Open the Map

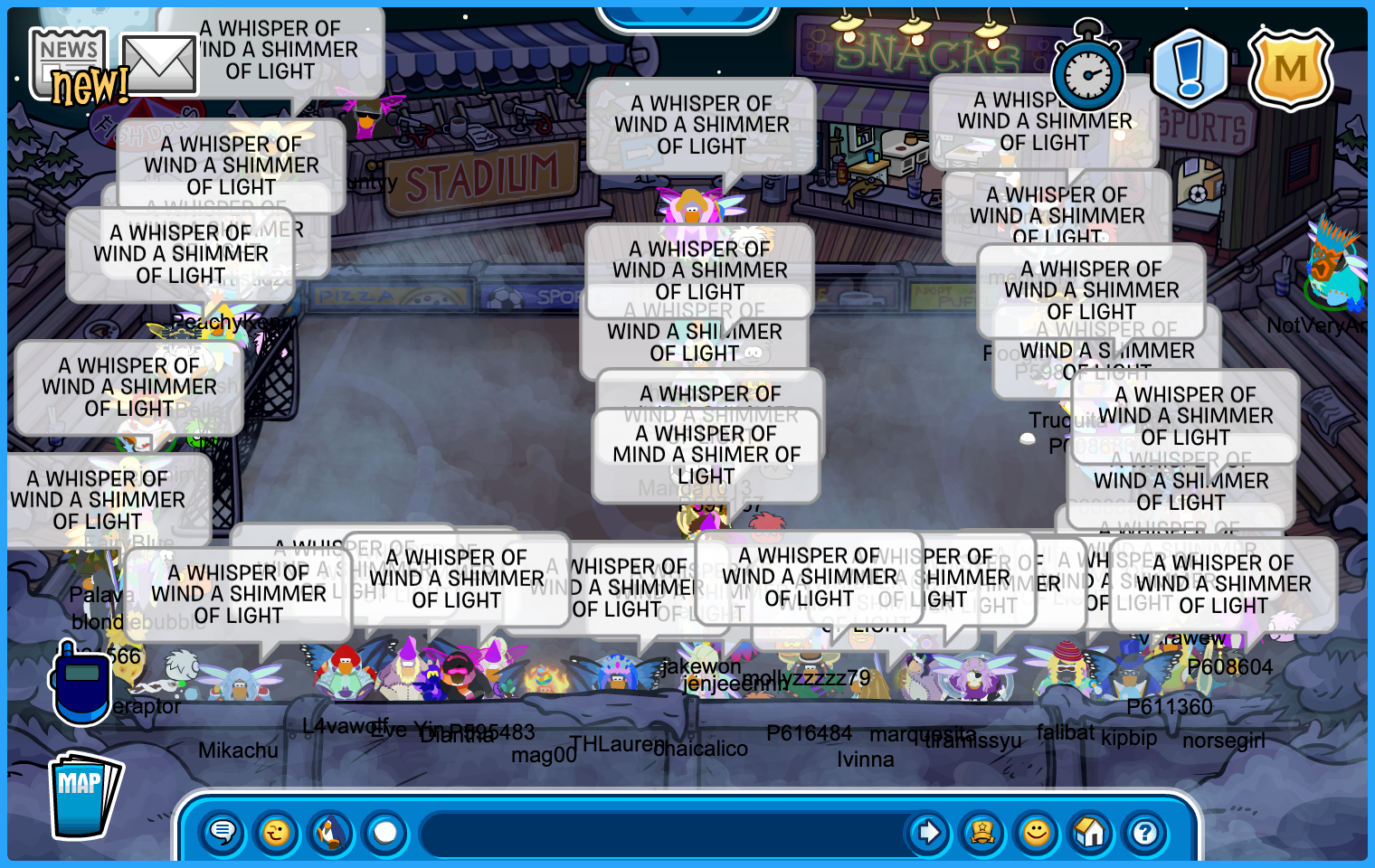84,795
